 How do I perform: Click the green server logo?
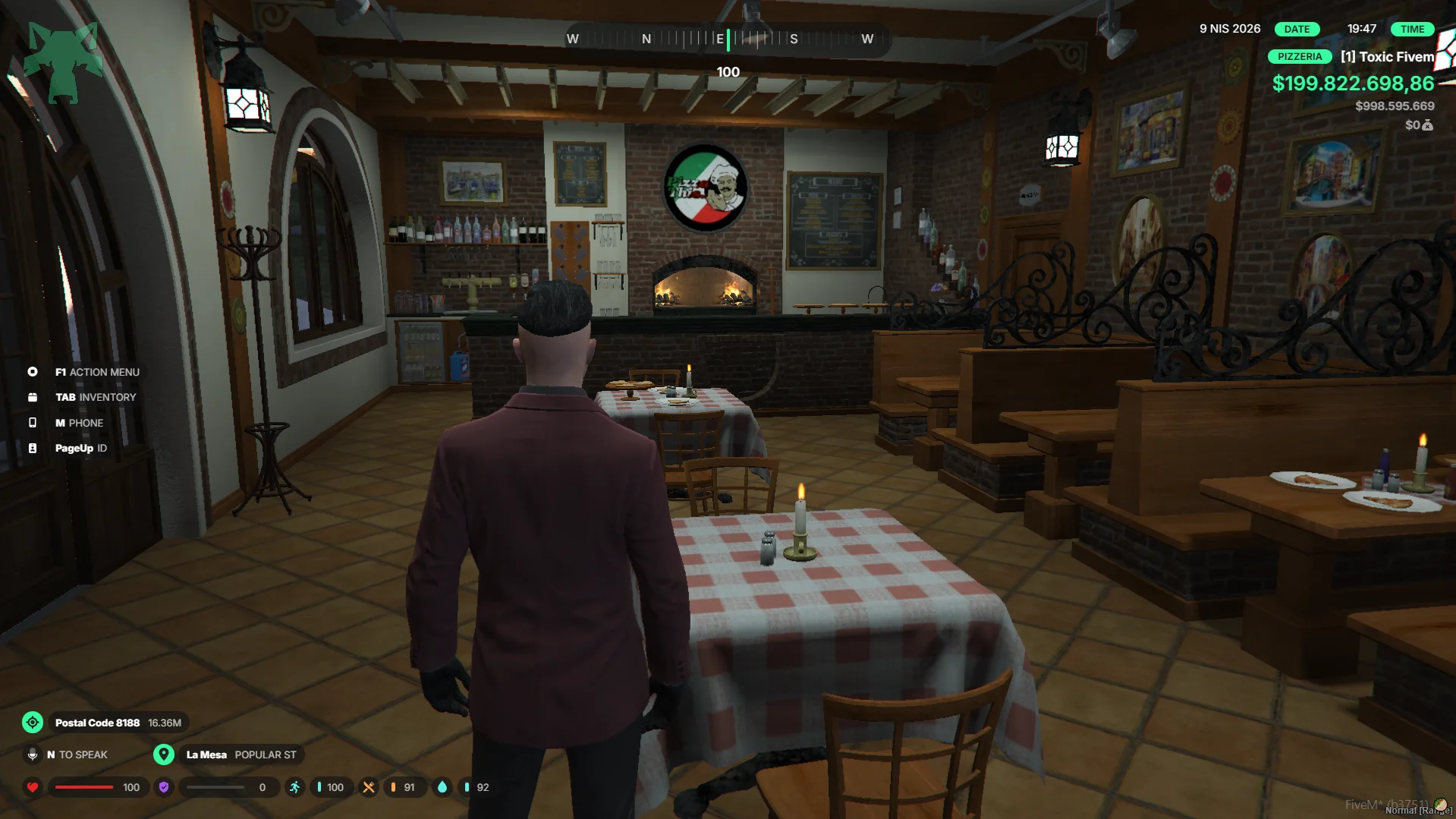tap(63, 62)
